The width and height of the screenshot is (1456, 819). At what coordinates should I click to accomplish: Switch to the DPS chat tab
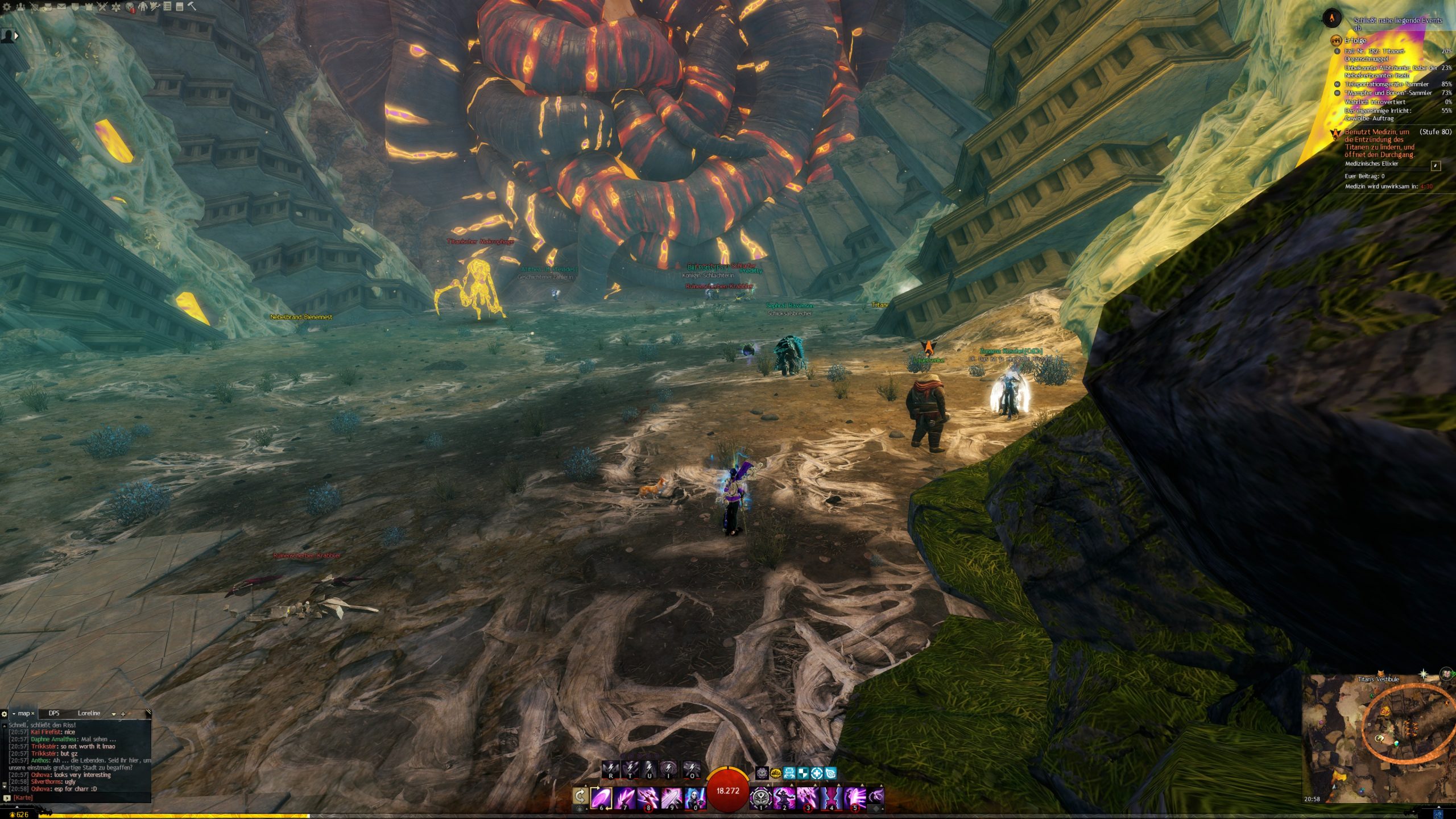(54, 713)
